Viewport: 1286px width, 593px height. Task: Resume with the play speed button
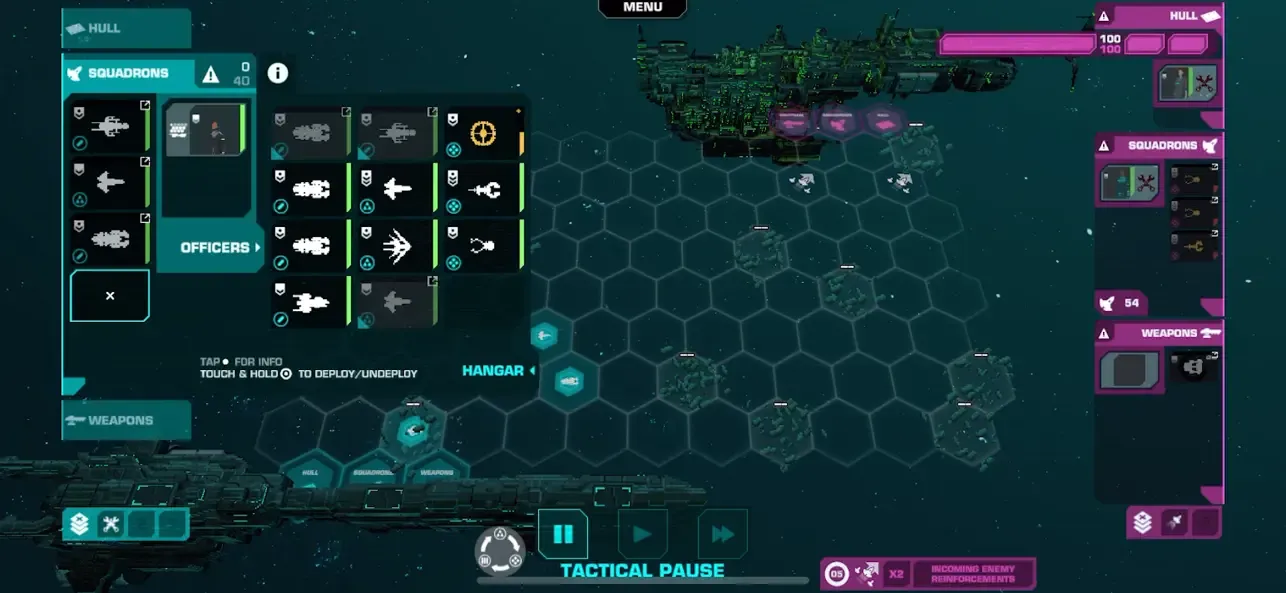point(642,534)
